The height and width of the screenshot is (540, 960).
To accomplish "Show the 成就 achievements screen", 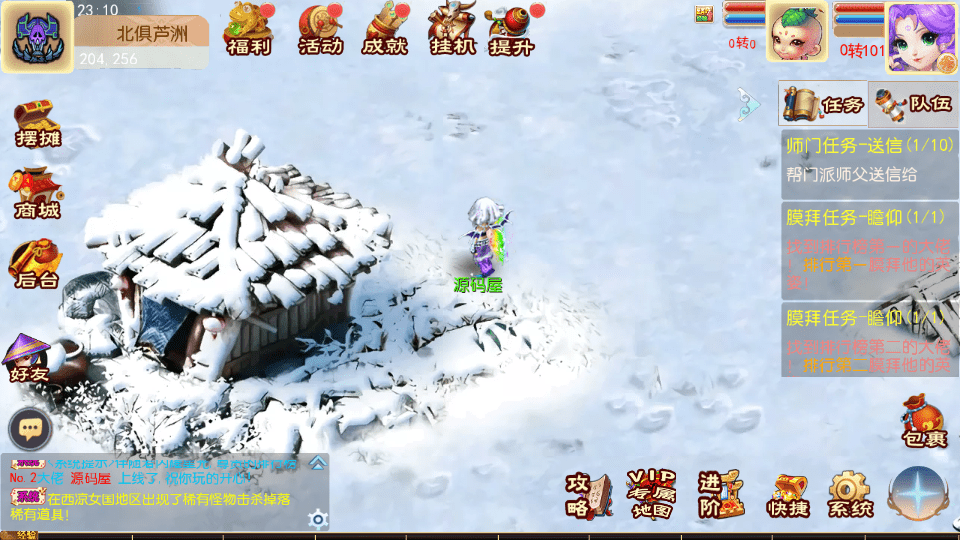I will tap(385, 28).
